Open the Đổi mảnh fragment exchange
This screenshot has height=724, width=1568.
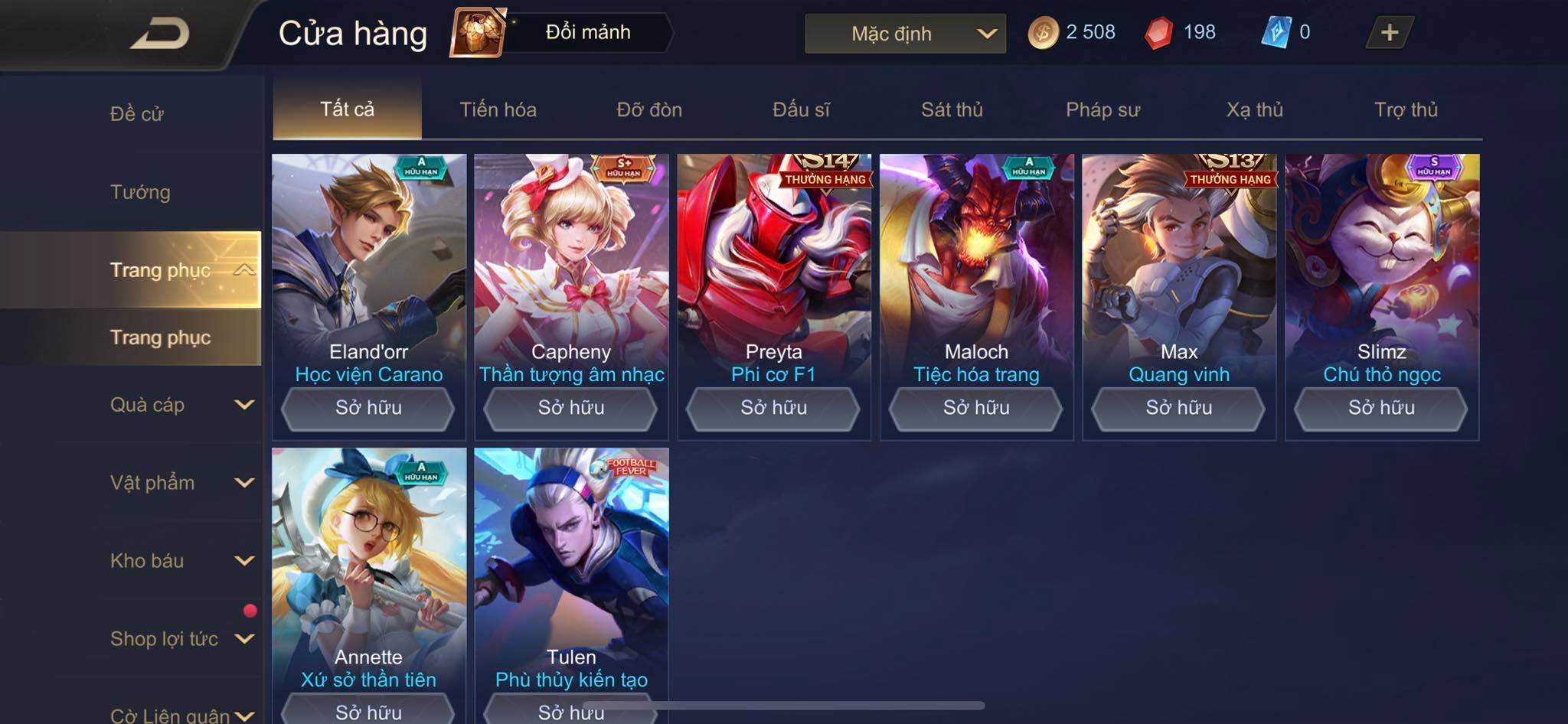click(x=563, y=32)
